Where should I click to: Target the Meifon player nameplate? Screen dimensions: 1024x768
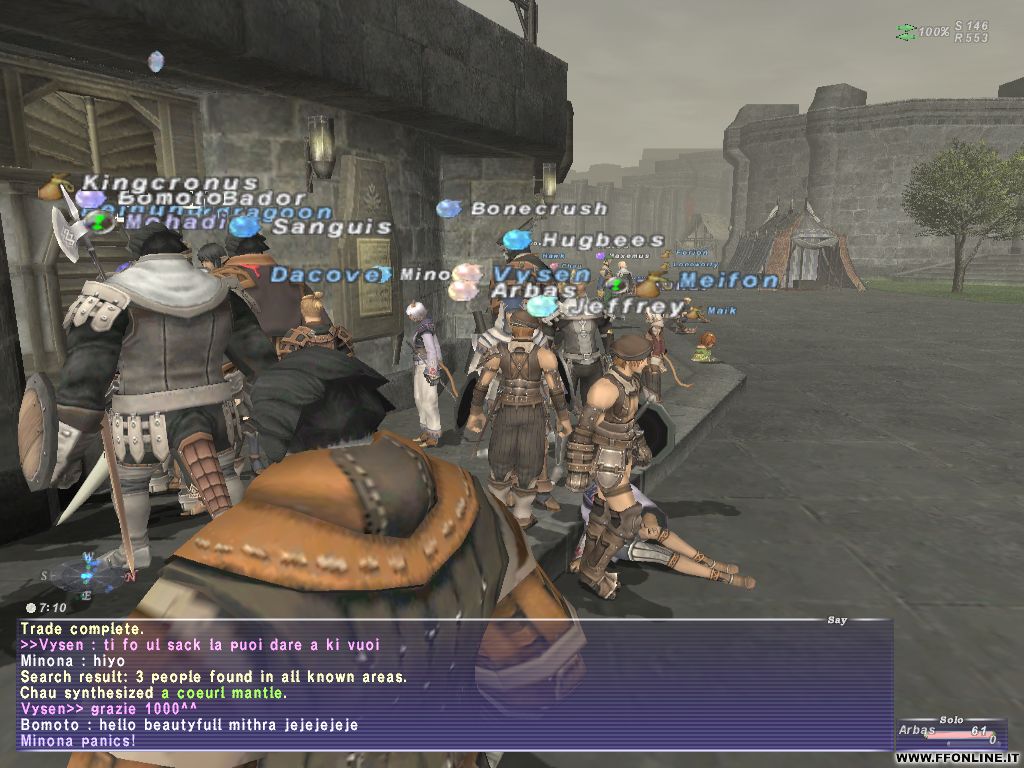click(x=728, y=281)
